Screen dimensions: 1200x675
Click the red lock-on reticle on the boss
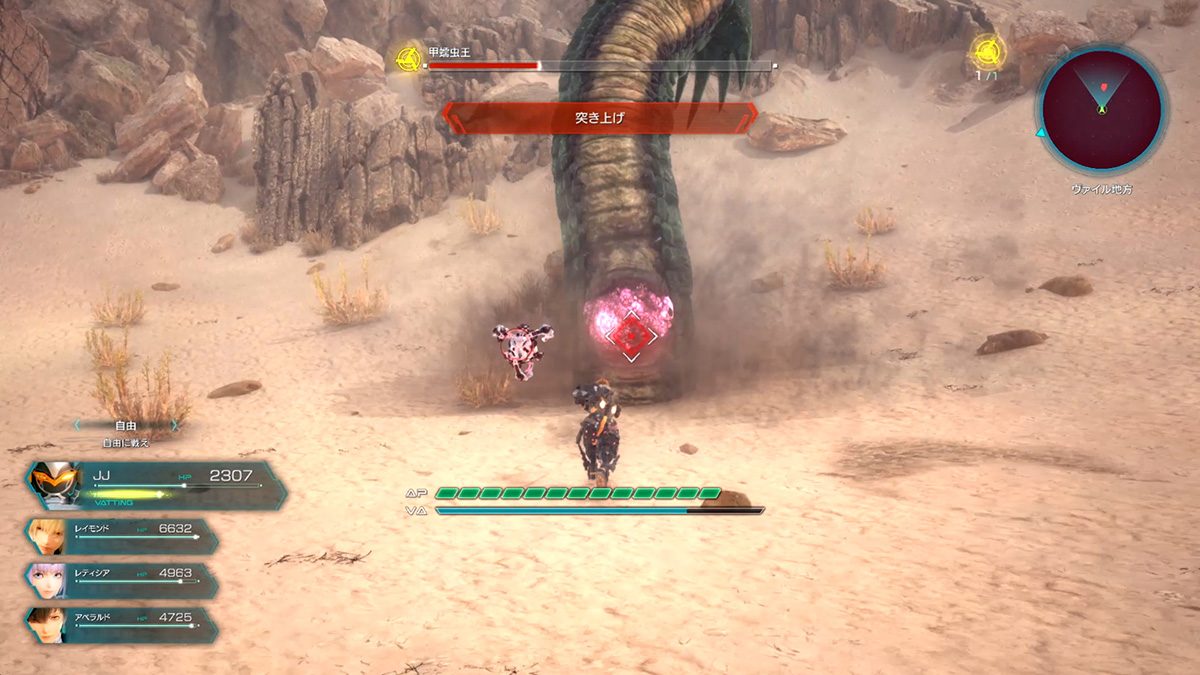point(628,339)
